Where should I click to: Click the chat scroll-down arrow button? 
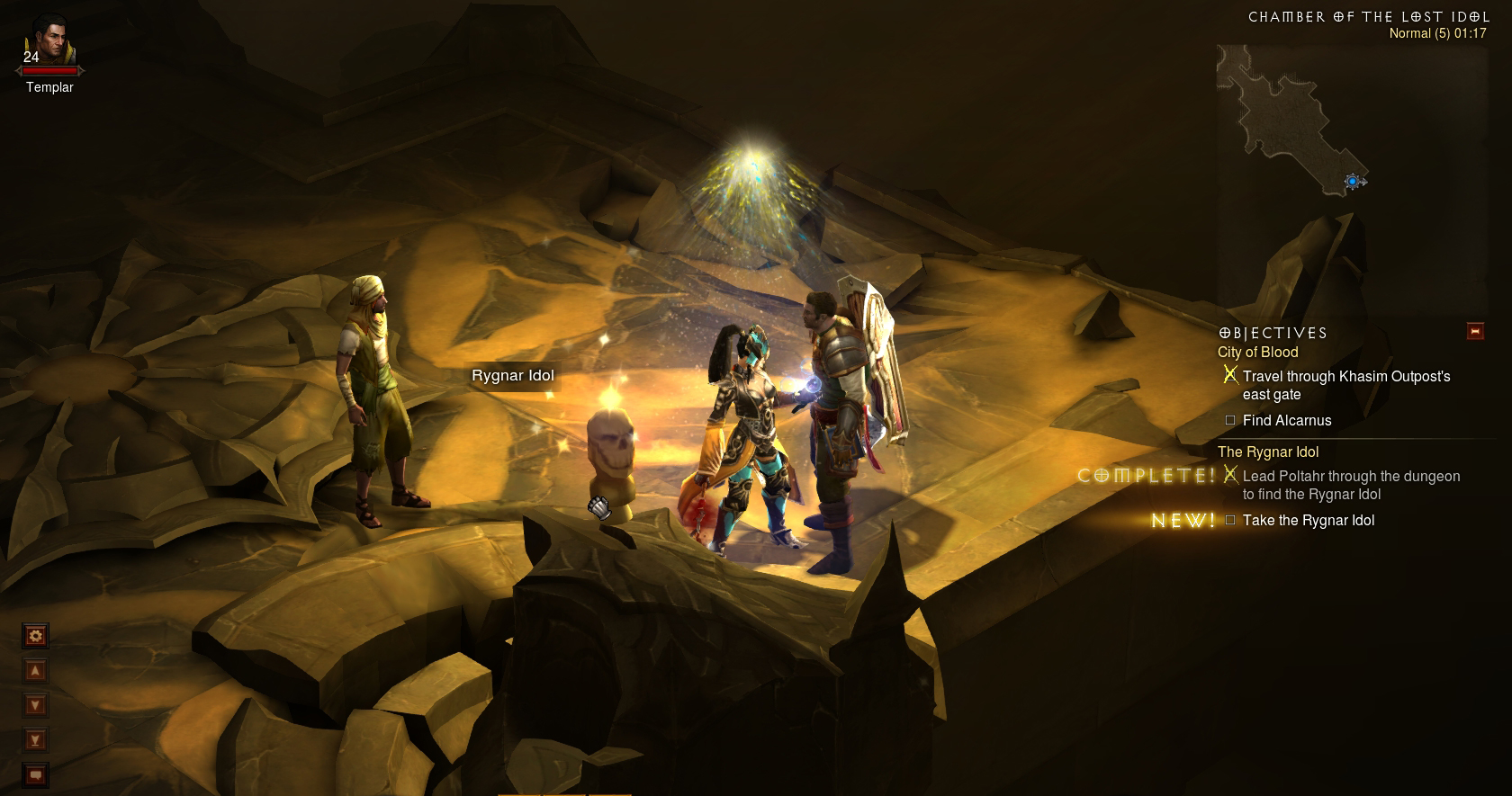coord(36,705)
